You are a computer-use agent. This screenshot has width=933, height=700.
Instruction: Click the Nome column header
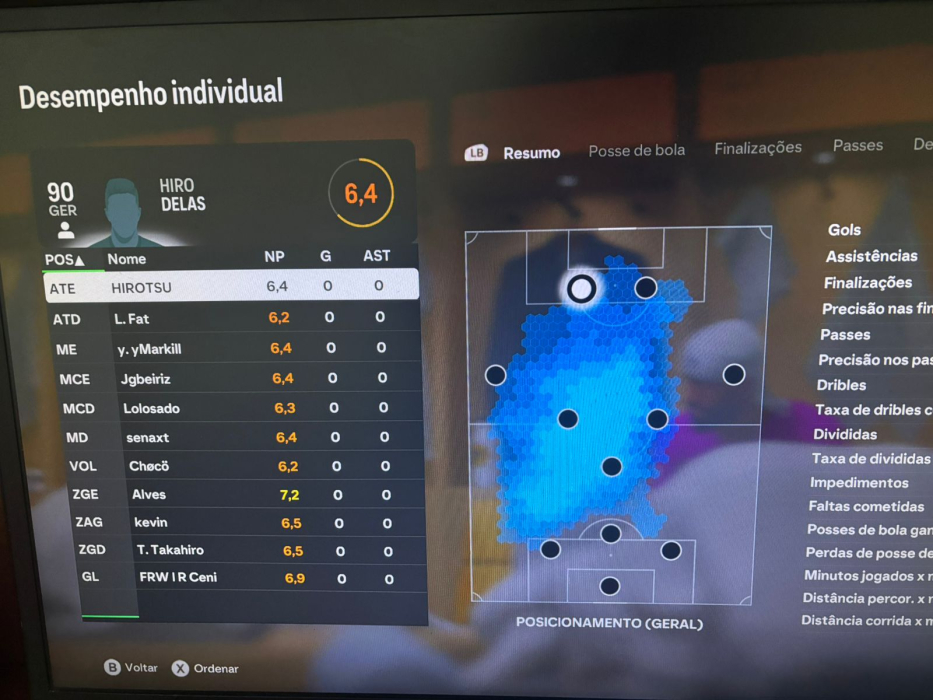[x=127, y=259]
